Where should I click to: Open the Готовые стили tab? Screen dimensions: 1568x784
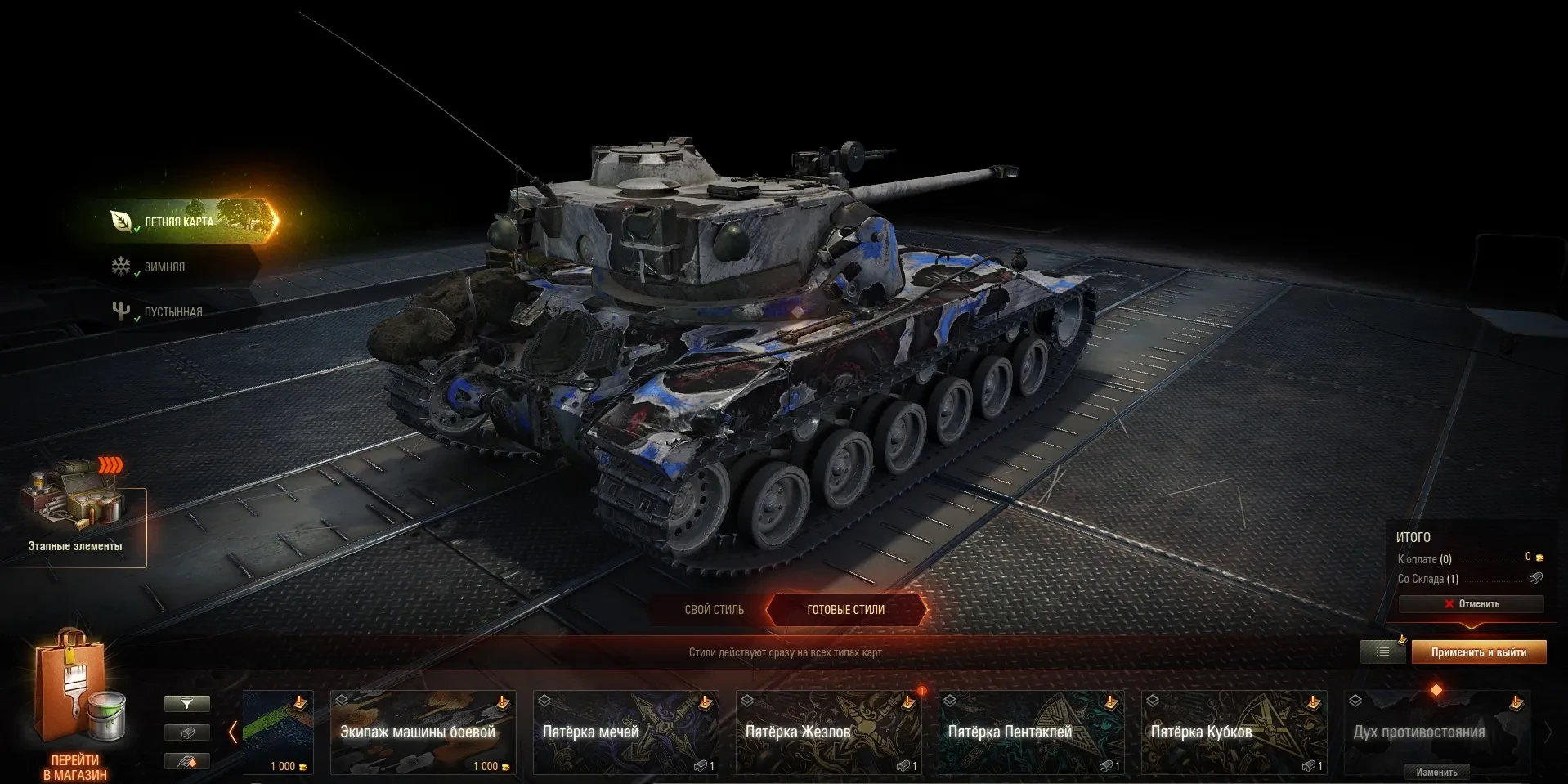coord(845,610)
